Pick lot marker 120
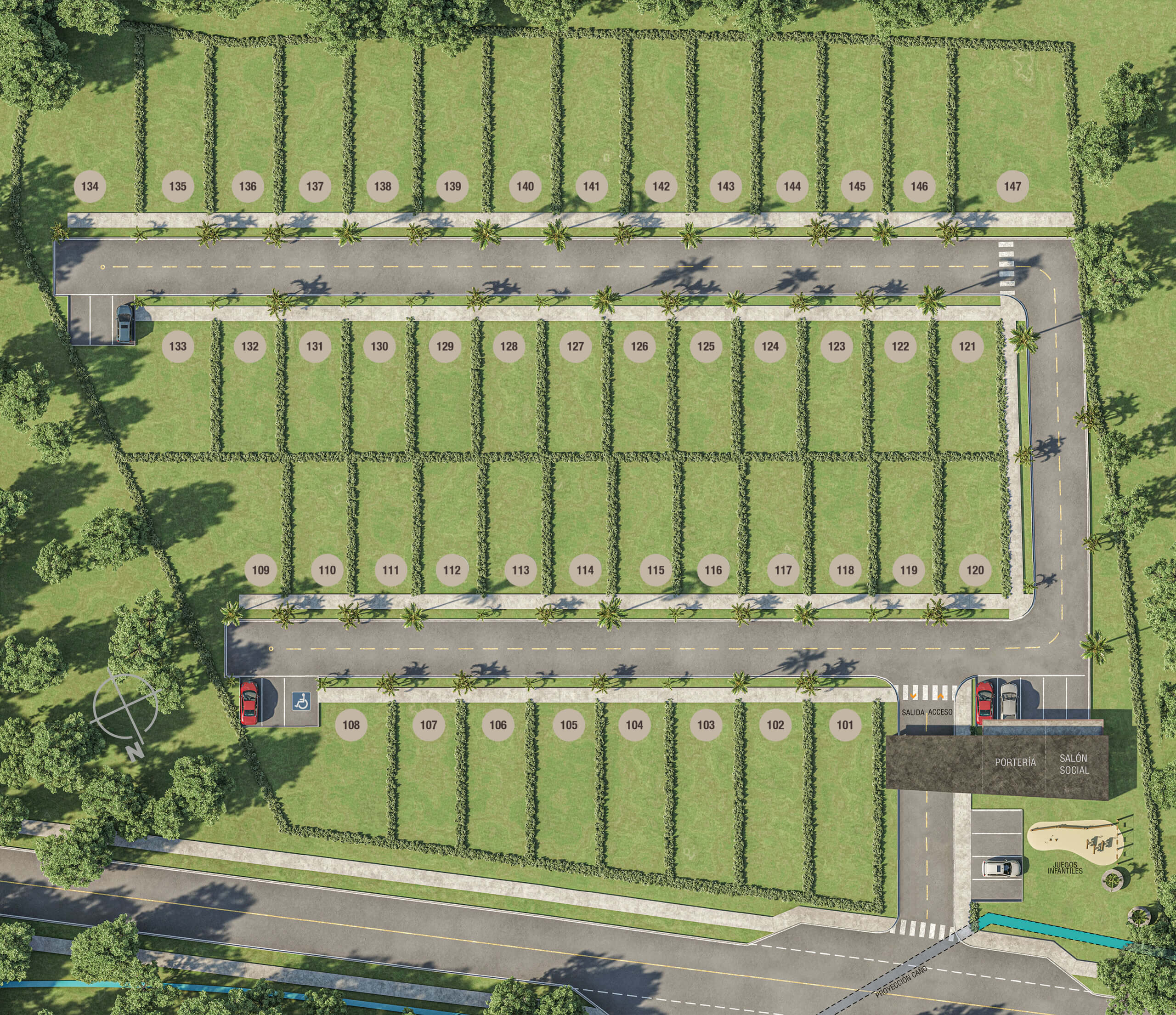Image resolution: width=1176 pixels, height=1015 pixels. click(x=975, y=570)
